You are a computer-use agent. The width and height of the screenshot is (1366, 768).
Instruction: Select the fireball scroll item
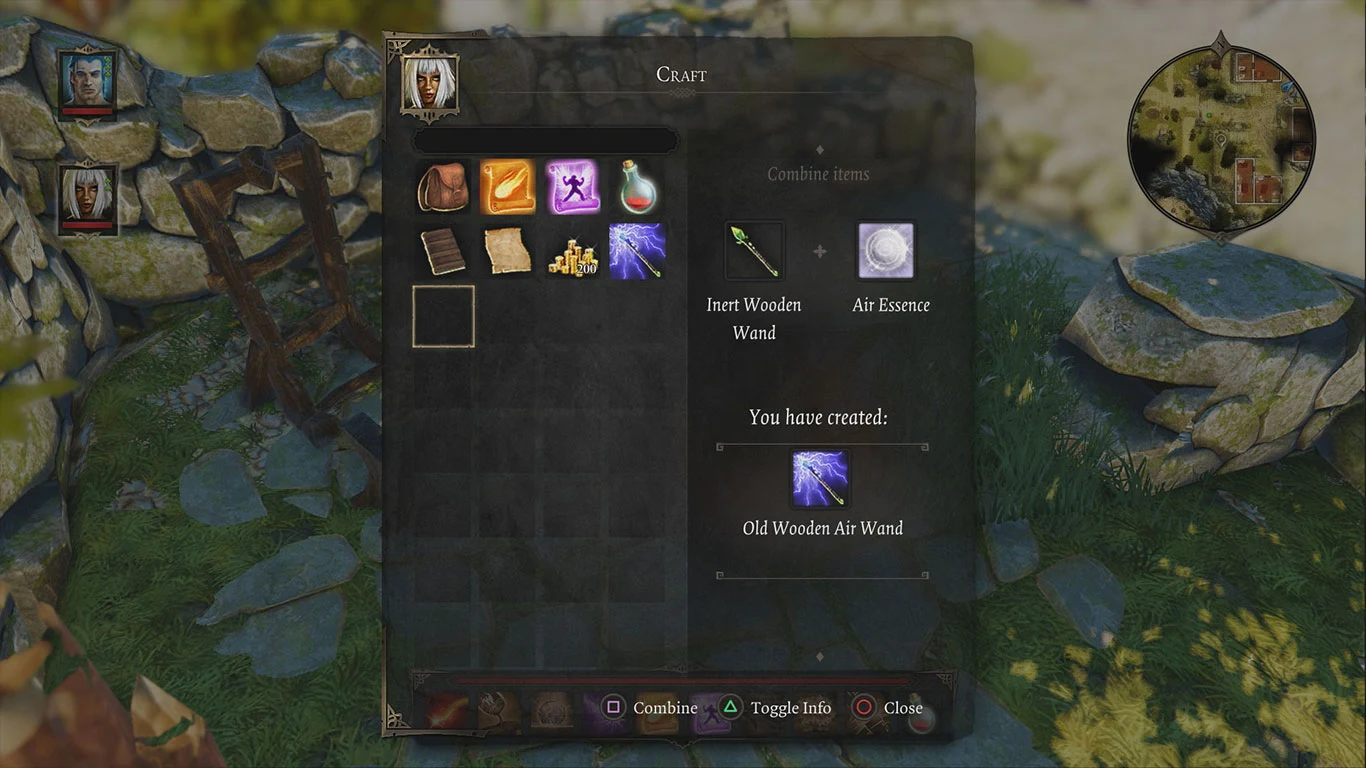coord(508,188)
